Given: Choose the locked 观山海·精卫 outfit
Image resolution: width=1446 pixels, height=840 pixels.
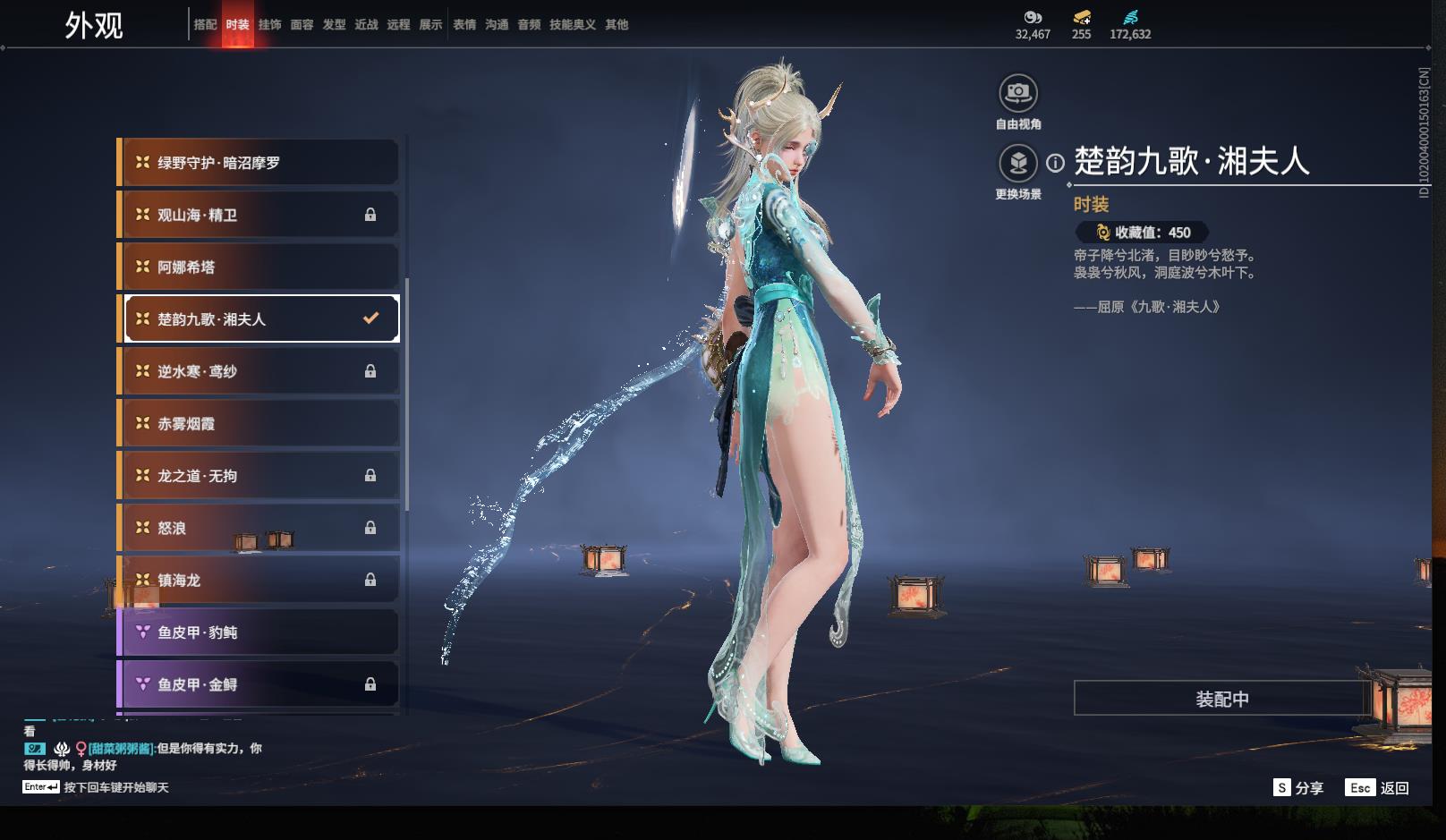Looking at the screenshot, I should point(258,215).
